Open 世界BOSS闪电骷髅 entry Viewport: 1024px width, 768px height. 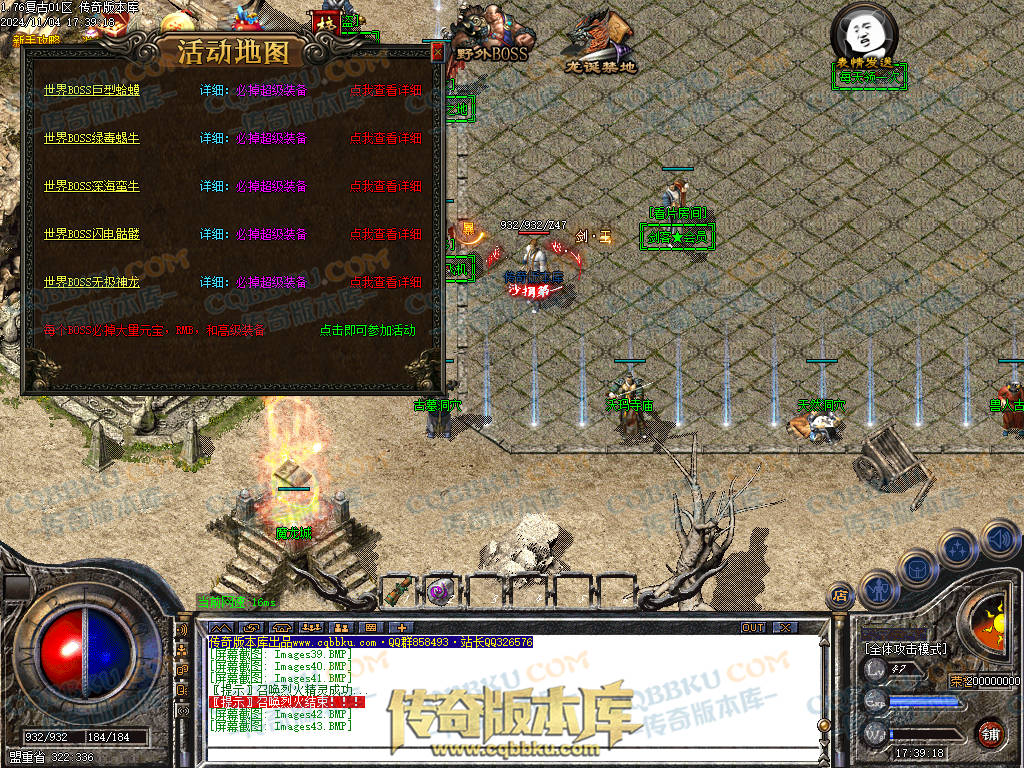tap(92, 234)
